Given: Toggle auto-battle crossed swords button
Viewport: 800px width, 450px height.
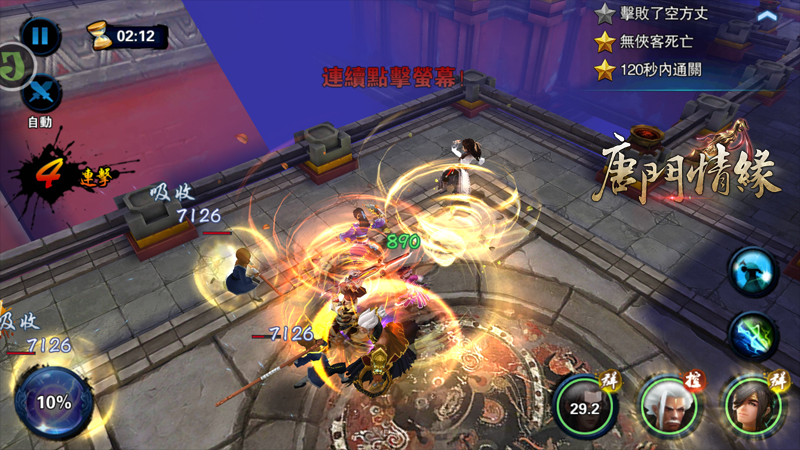Looking at the screenshot, I should [41, 94].
